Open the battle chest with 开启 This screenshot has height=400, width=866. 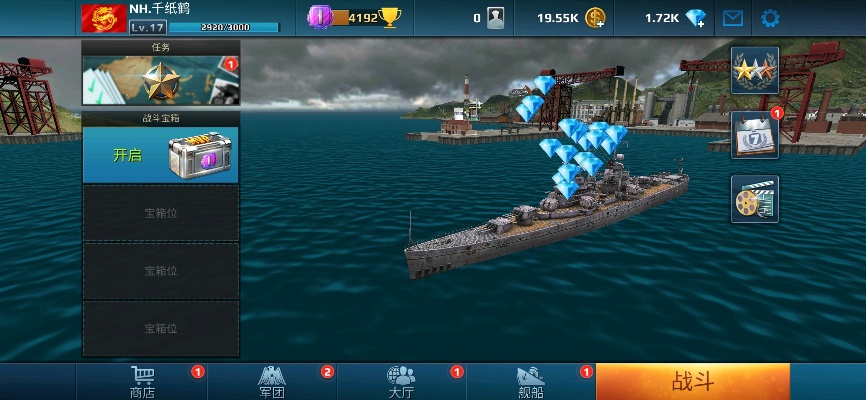tap(160, 156)
